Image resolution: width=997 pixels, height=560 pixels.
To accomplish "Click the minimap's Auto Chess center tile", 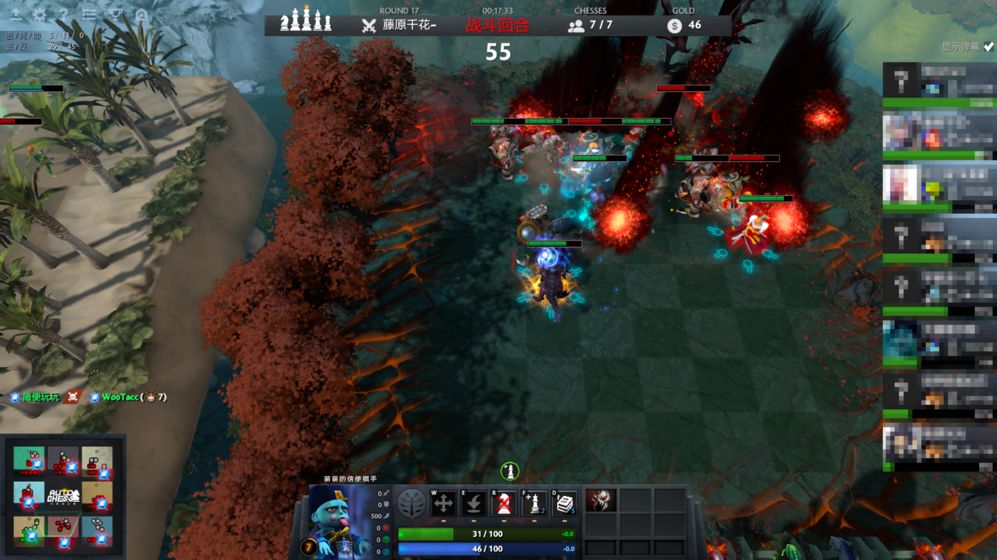I will click(x=62, y=495).
